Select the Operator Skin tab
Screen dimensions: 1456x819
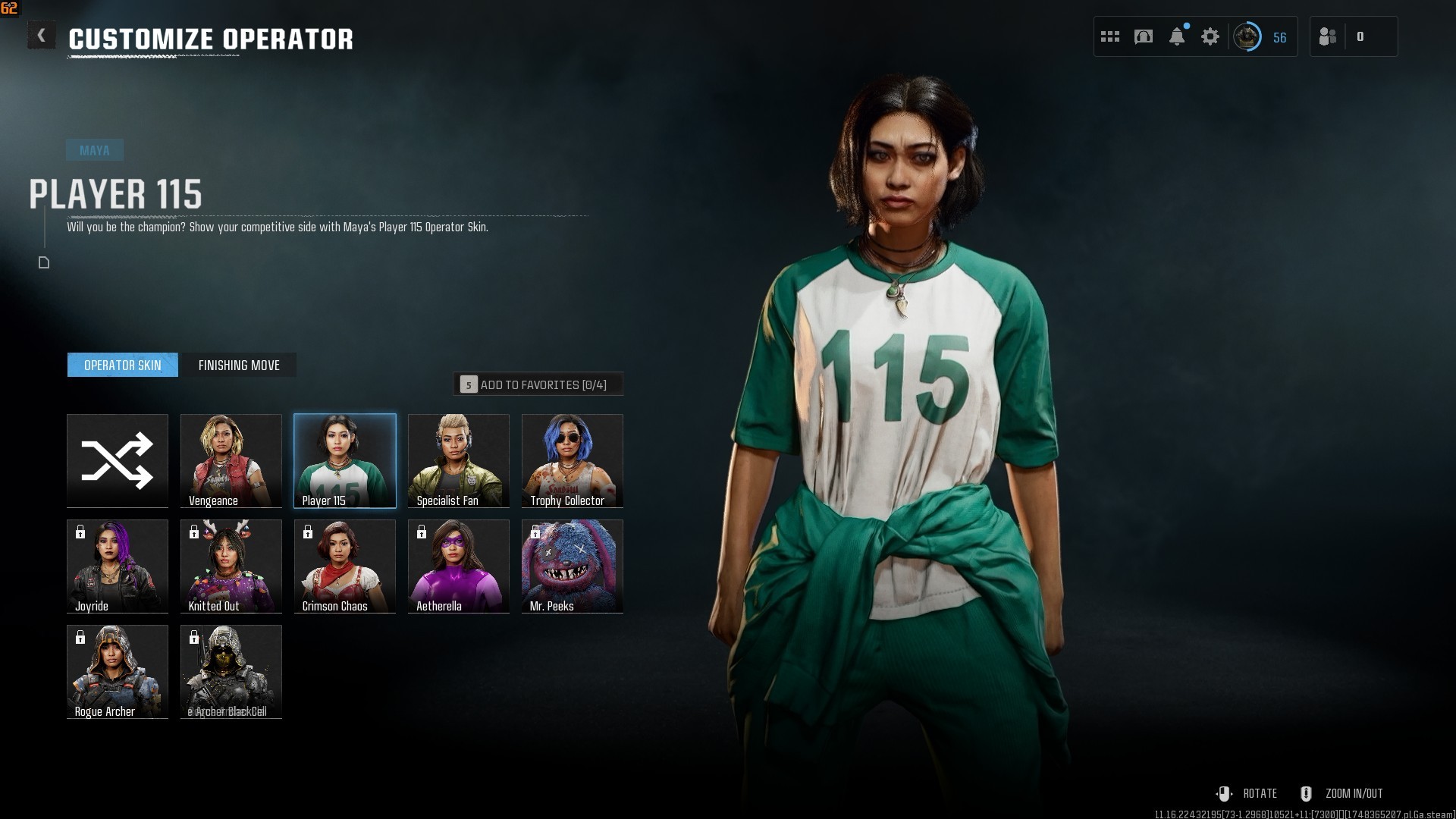click(x=122, y=365)
